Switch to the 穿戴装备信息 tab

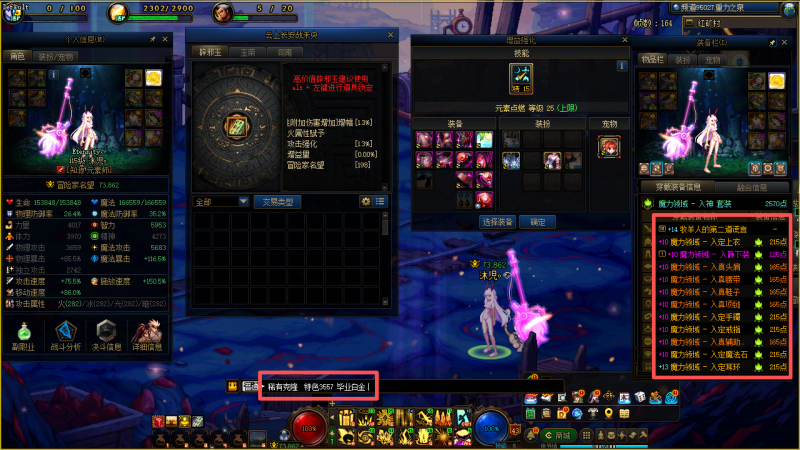point(677,187)
